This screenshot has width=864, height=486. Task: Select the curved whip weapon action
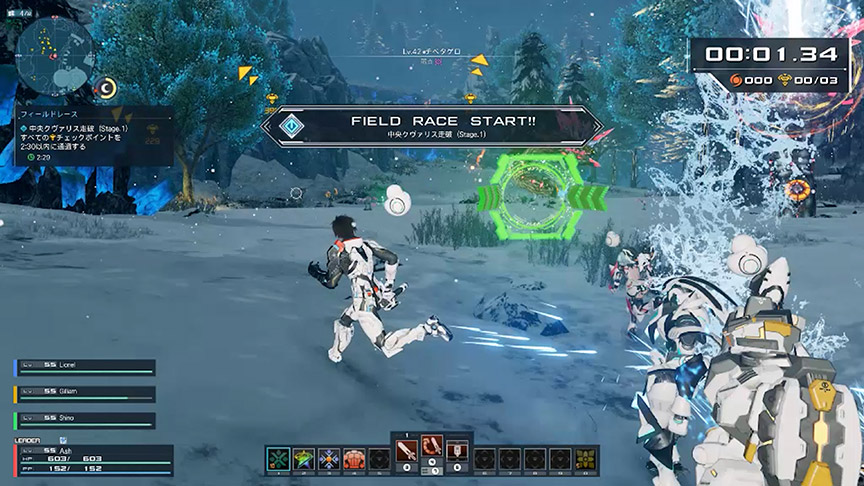[x=432, y=449]
